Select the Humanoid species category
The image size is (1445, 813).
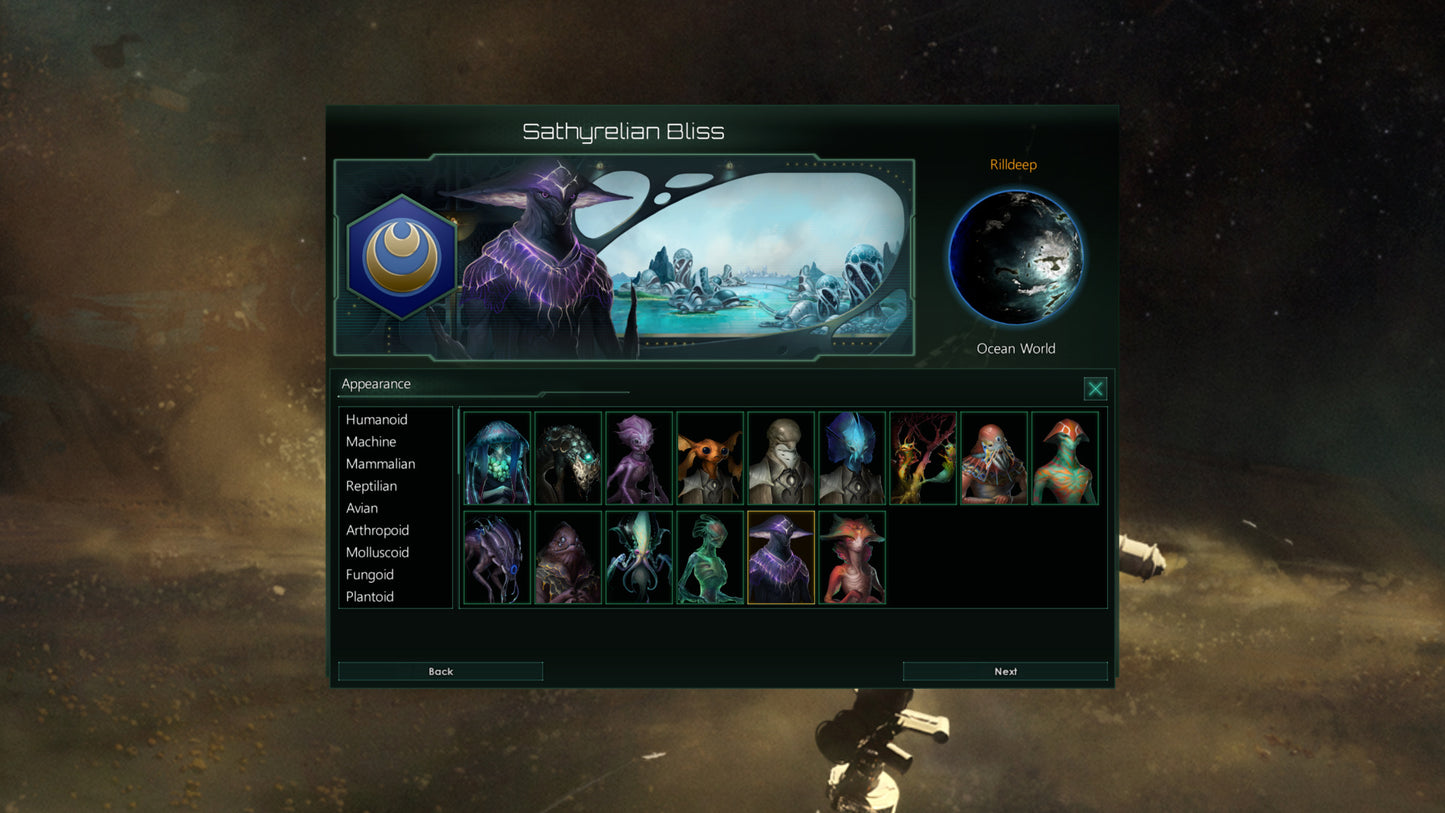pyautogui.click(x=377, y=420)
